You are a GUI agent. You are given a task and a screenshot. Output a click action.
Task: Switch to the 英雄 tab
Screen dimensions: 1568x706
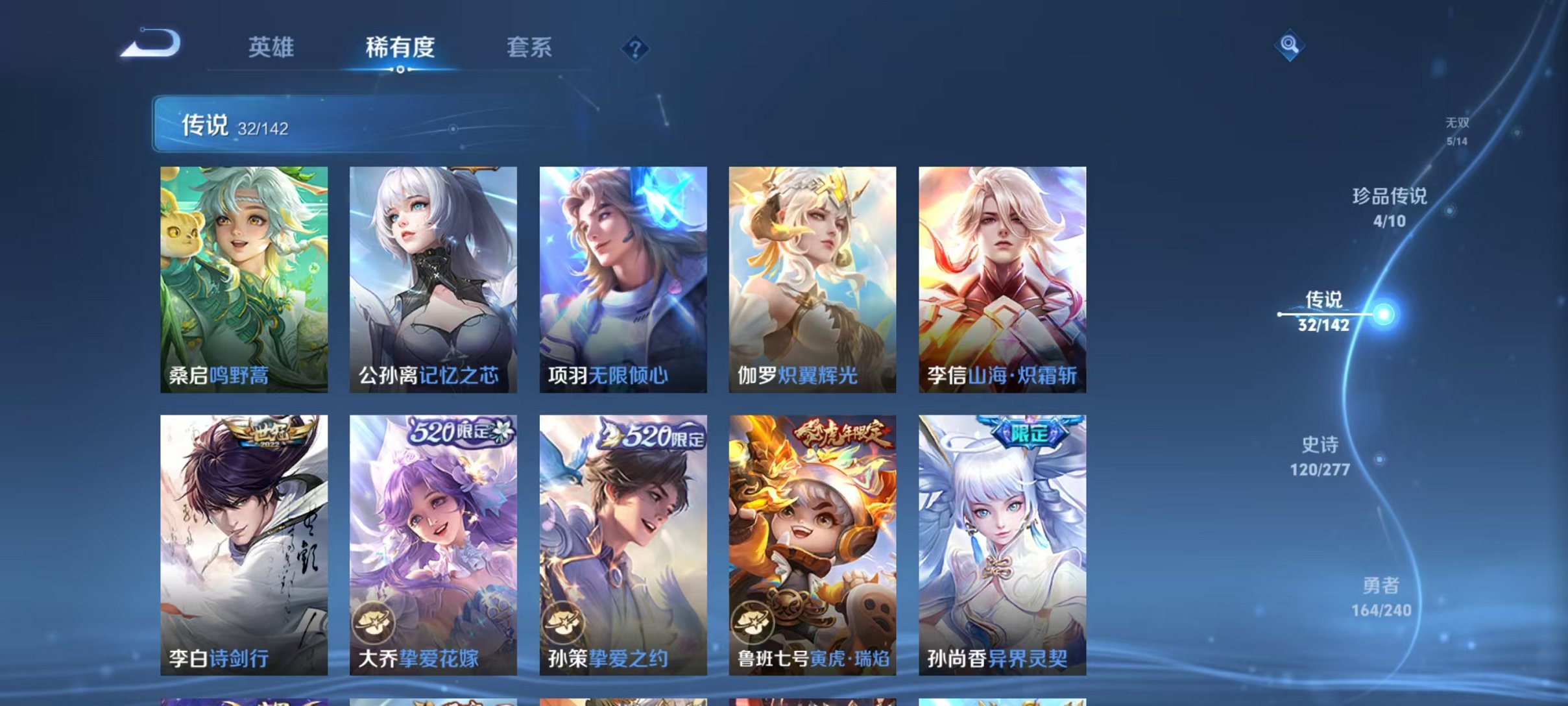coord(271,48)
